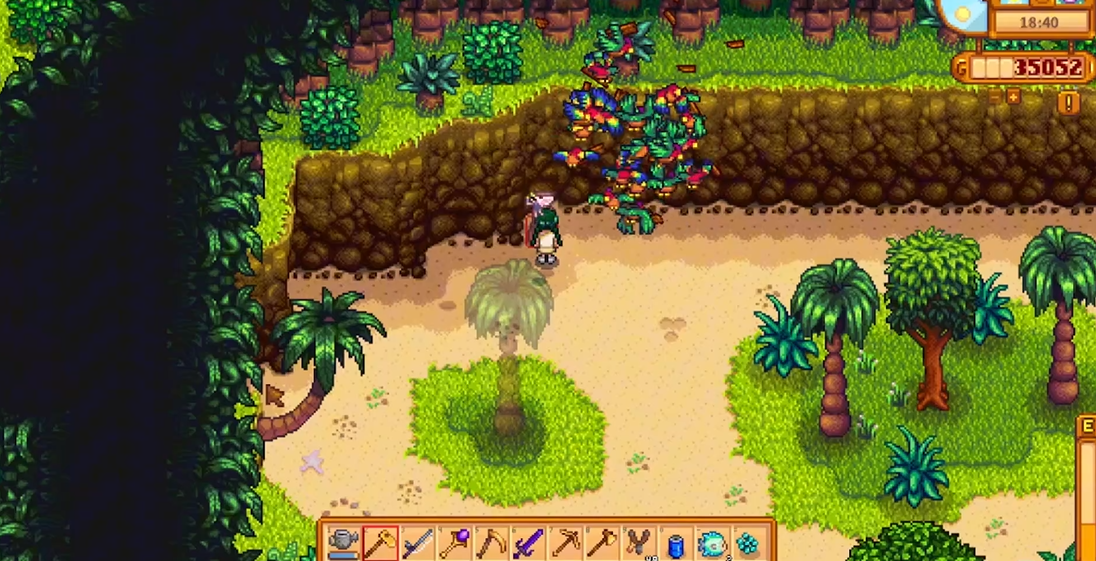The image size is (1096, 561).
Task: Select the teal fish slot
Action: pos(711,543)
